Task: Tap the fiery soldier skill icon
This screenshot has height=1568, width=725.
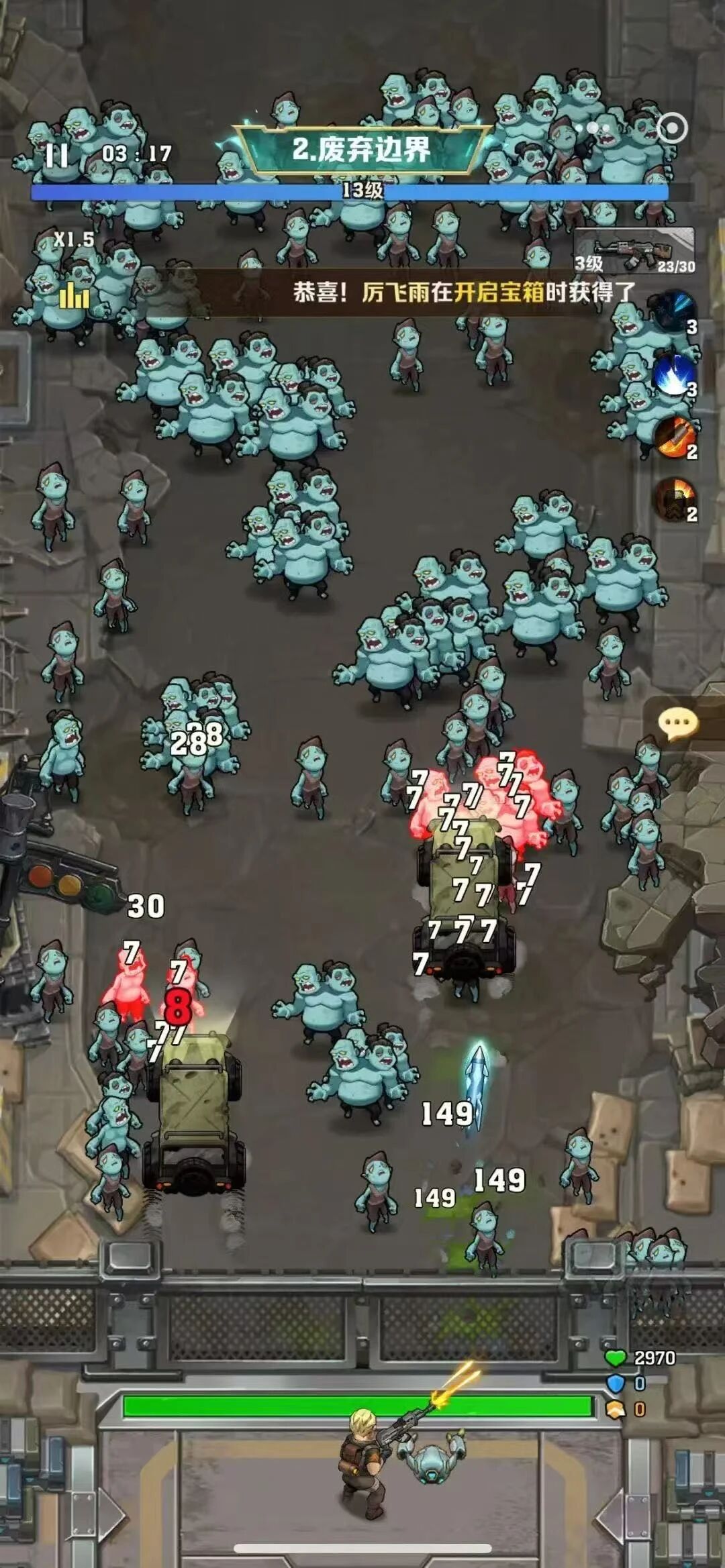Action: (675, 499)
